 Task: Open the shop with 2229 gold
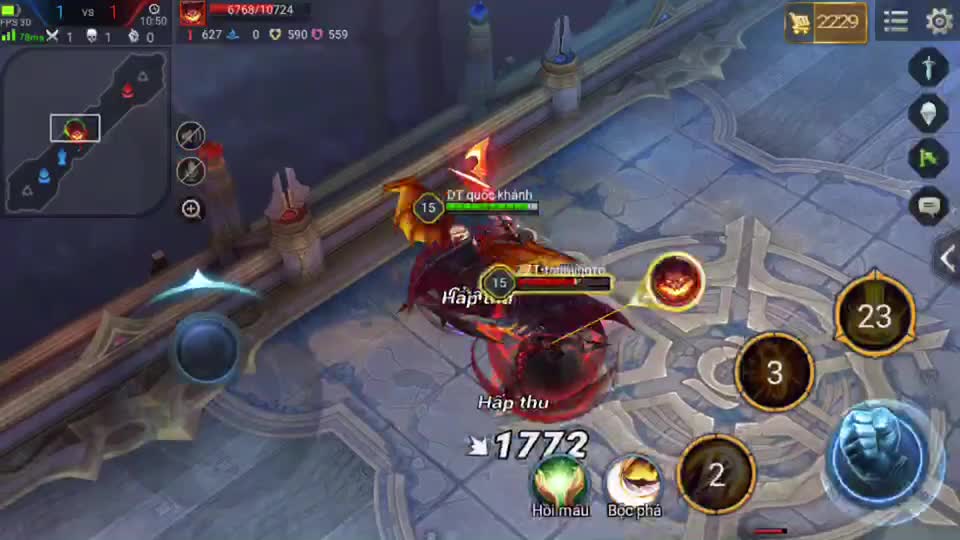pyautogui.click(x=825, y=22)
